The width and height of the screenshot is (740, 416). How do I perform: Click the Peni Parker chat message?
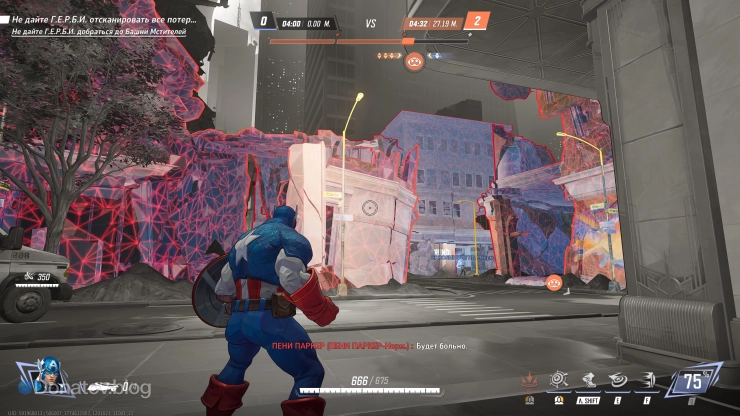point(370,344)
